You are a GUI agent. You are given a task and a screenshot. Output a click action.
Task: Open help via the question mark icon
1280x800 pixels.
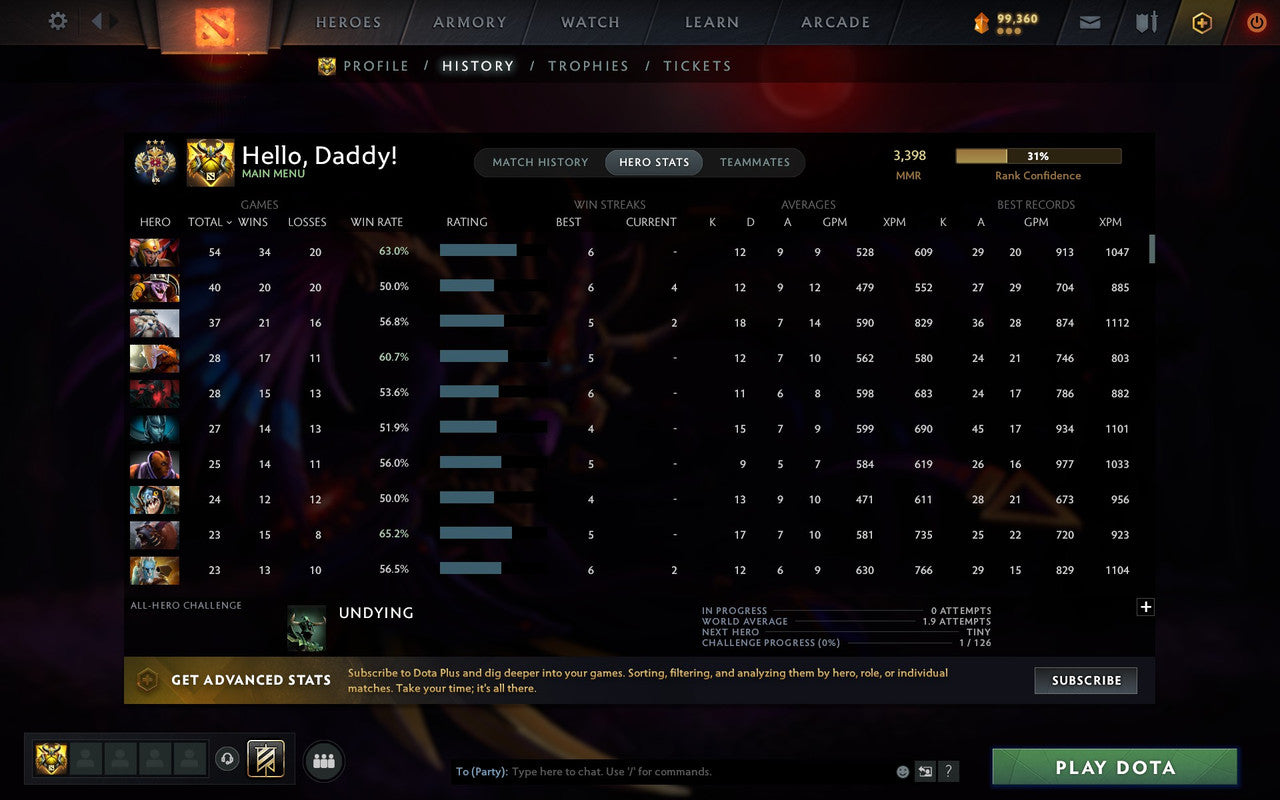(x=948, y=771)
